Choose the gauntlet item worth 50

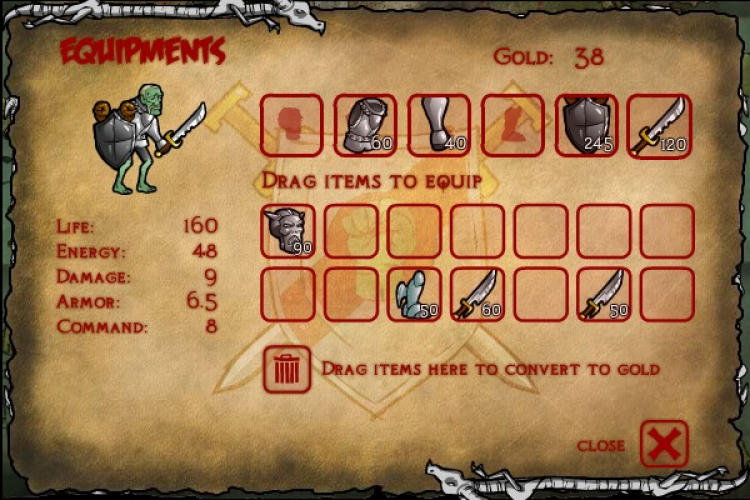click(414, 294)
